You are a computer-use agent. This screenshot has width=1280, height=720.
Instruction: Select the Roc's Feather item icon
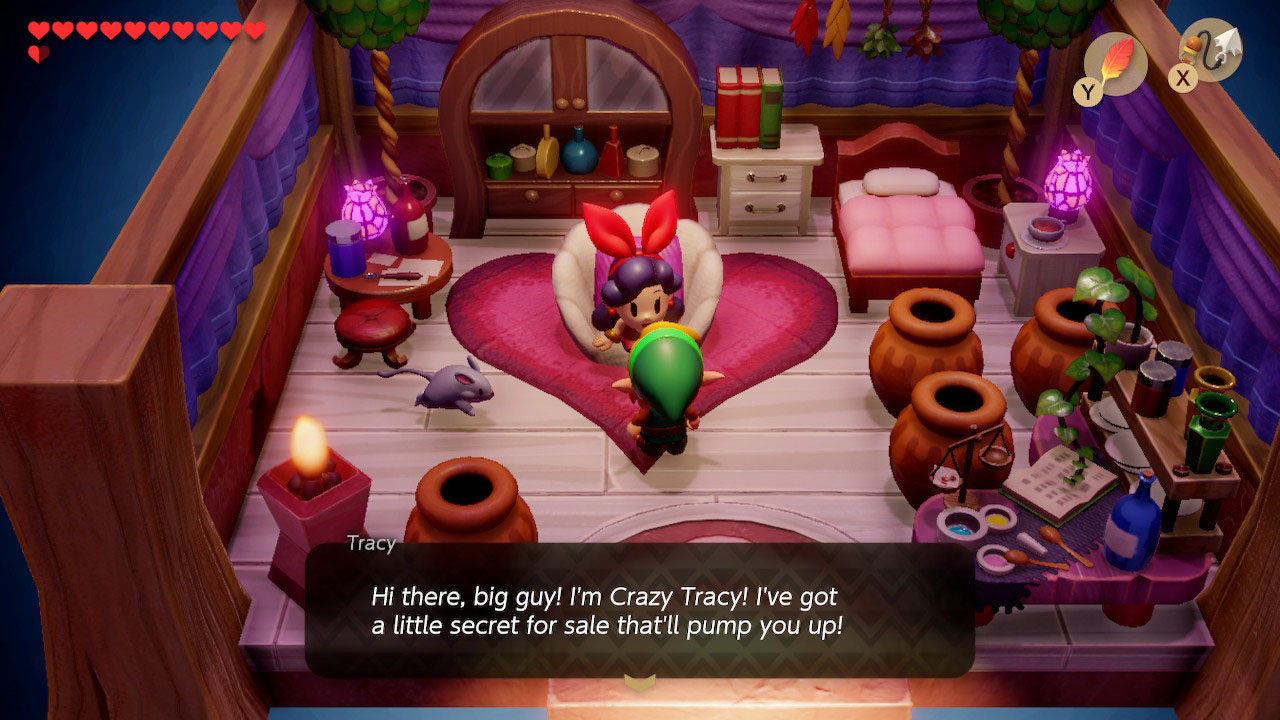click(x=1115, y=62)
